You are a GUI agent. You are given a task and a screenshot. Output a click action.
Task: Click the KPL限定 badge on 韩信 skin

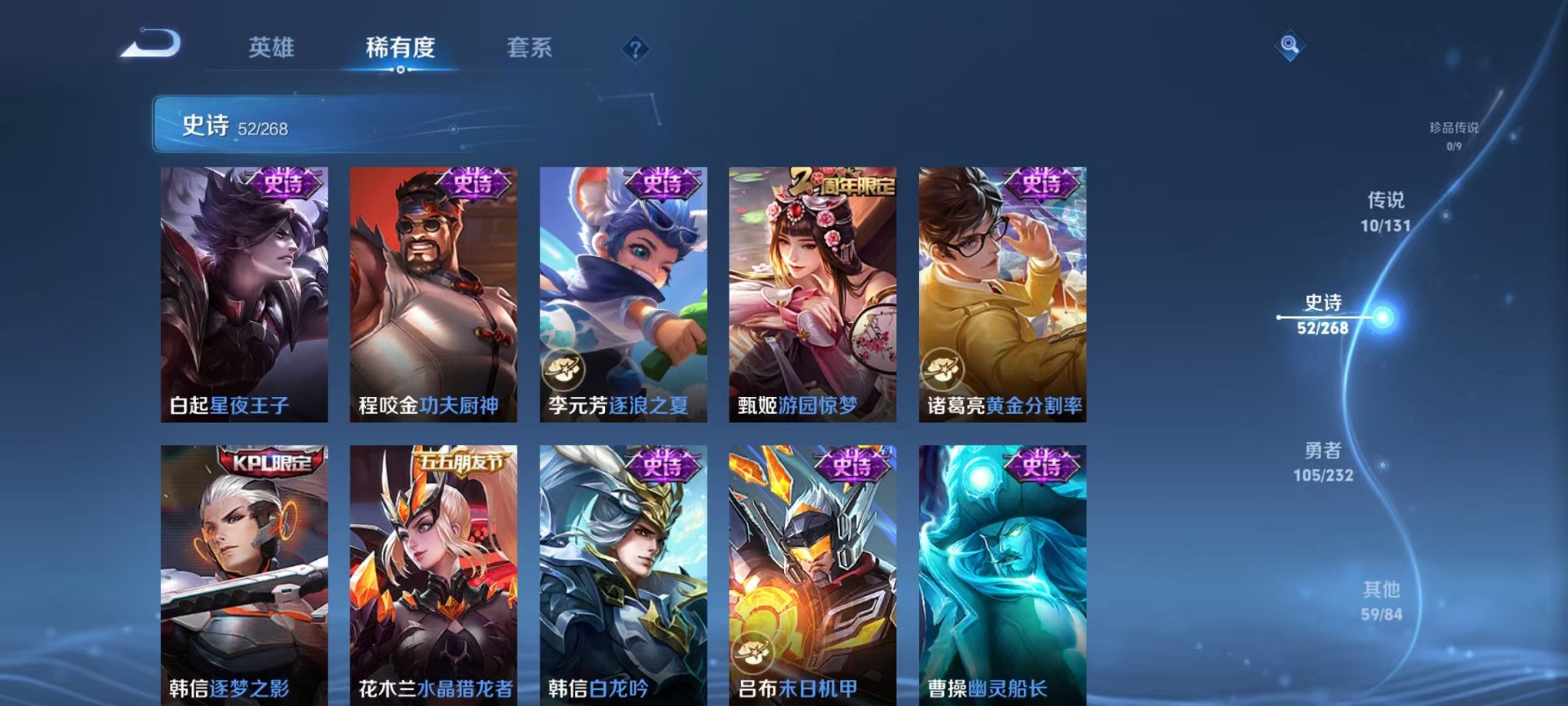pyautogui.click(x=269, y=461)
